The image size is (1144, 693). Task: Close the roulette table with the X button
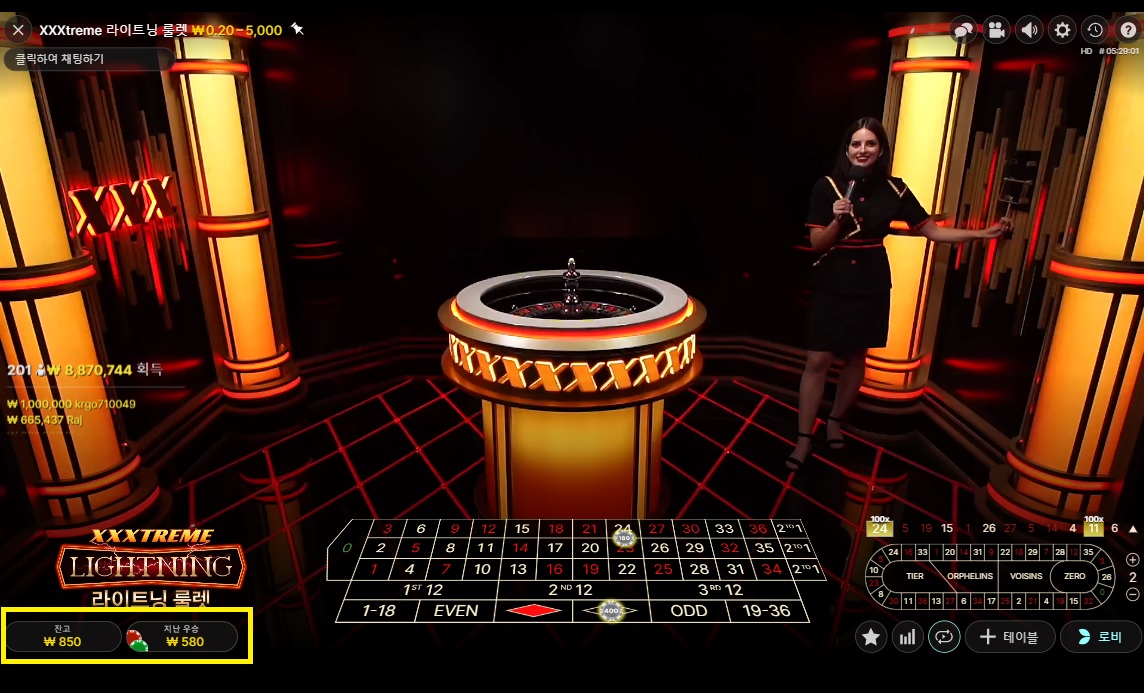click(18, 30)
